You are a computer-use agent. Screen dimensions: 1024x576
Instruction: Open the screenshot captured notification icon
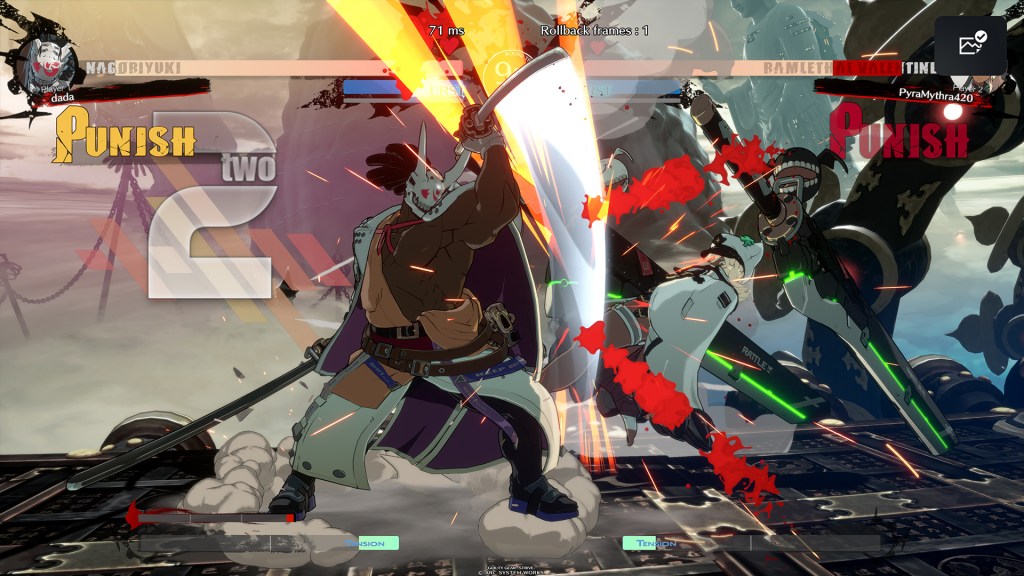(971, 45)
